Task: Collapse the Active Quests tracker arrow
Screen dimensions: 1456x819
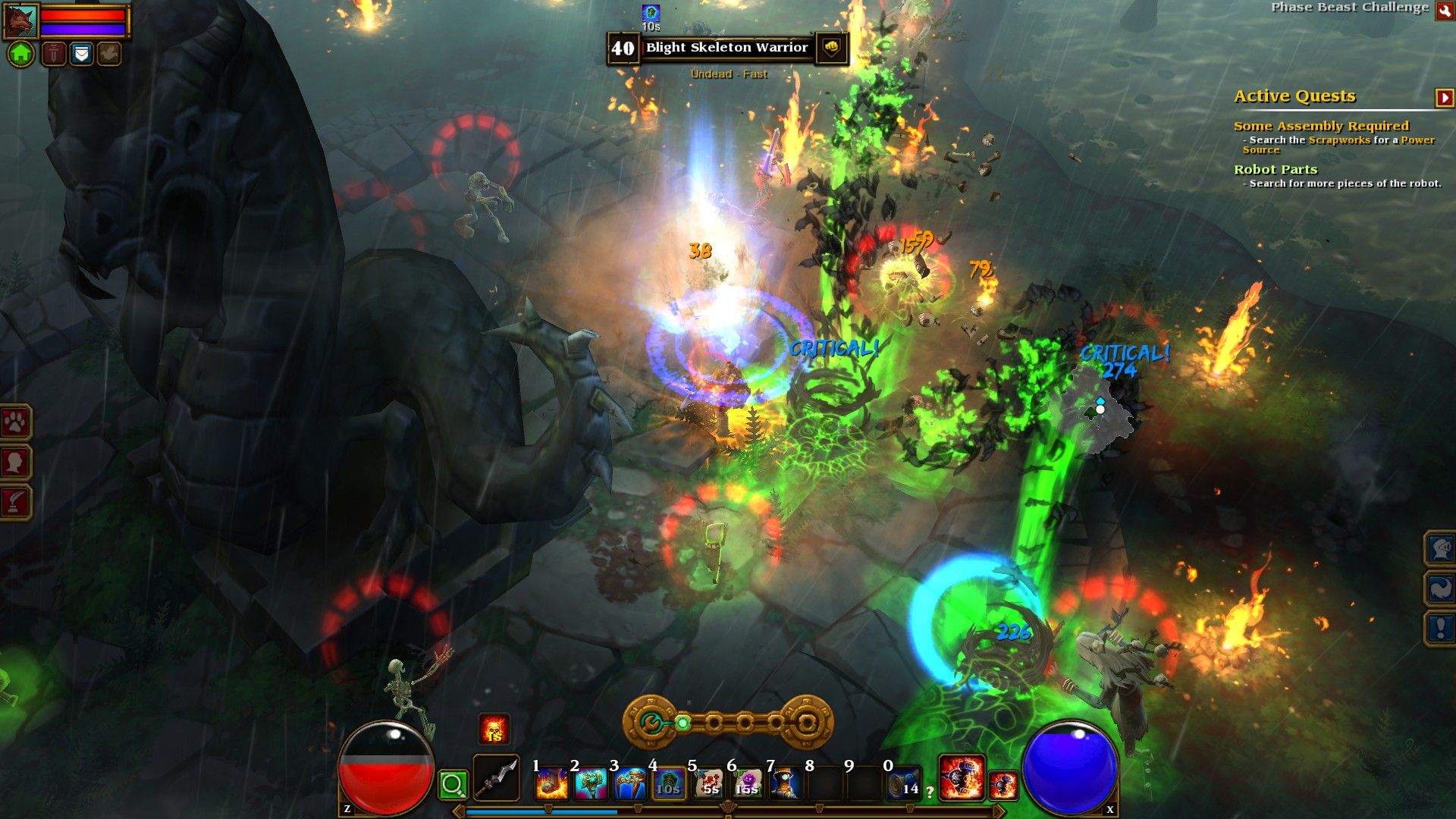Action: point(1444,98)
